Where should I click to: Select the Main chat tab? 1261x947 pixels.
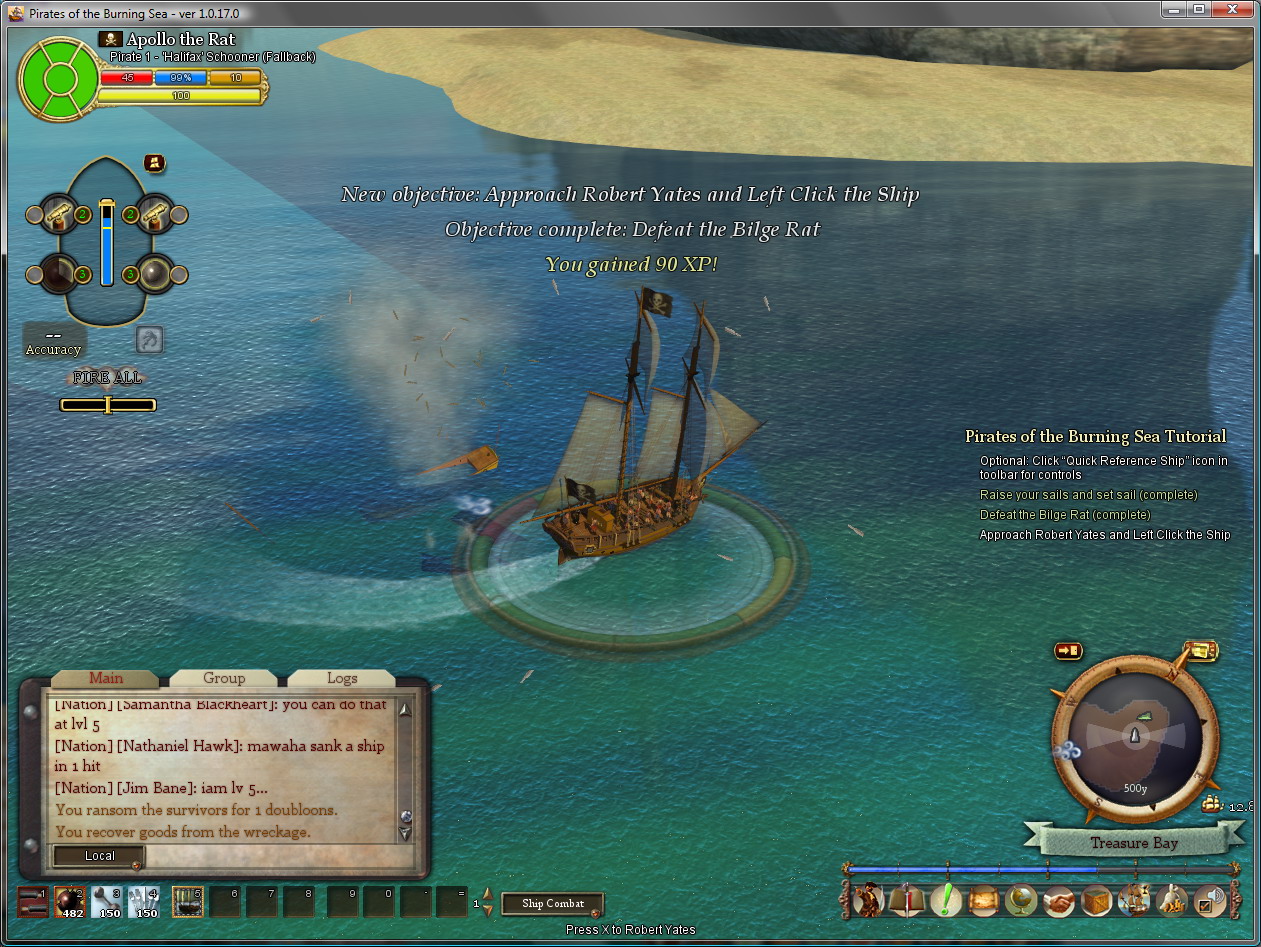coord(106,678)
